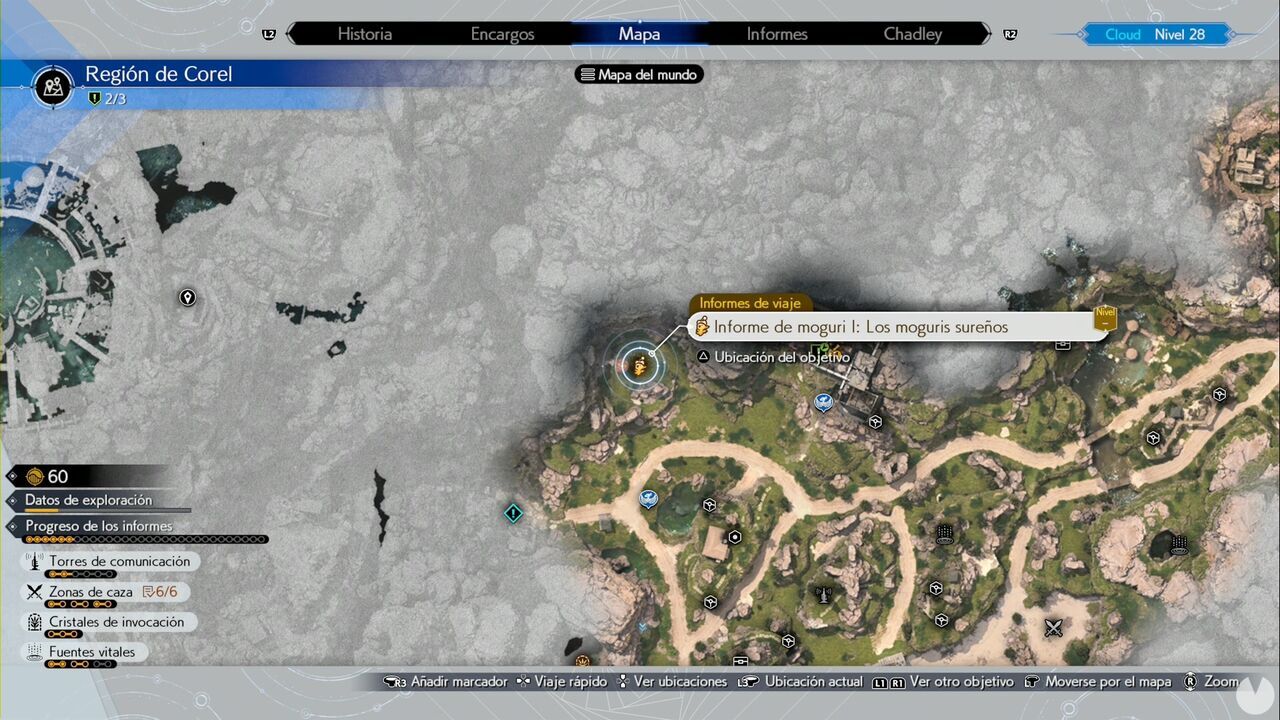Click the crossed swords hunt marker on the map
This screenshot has height=720, width=1280.
[x=1053, y=628]
